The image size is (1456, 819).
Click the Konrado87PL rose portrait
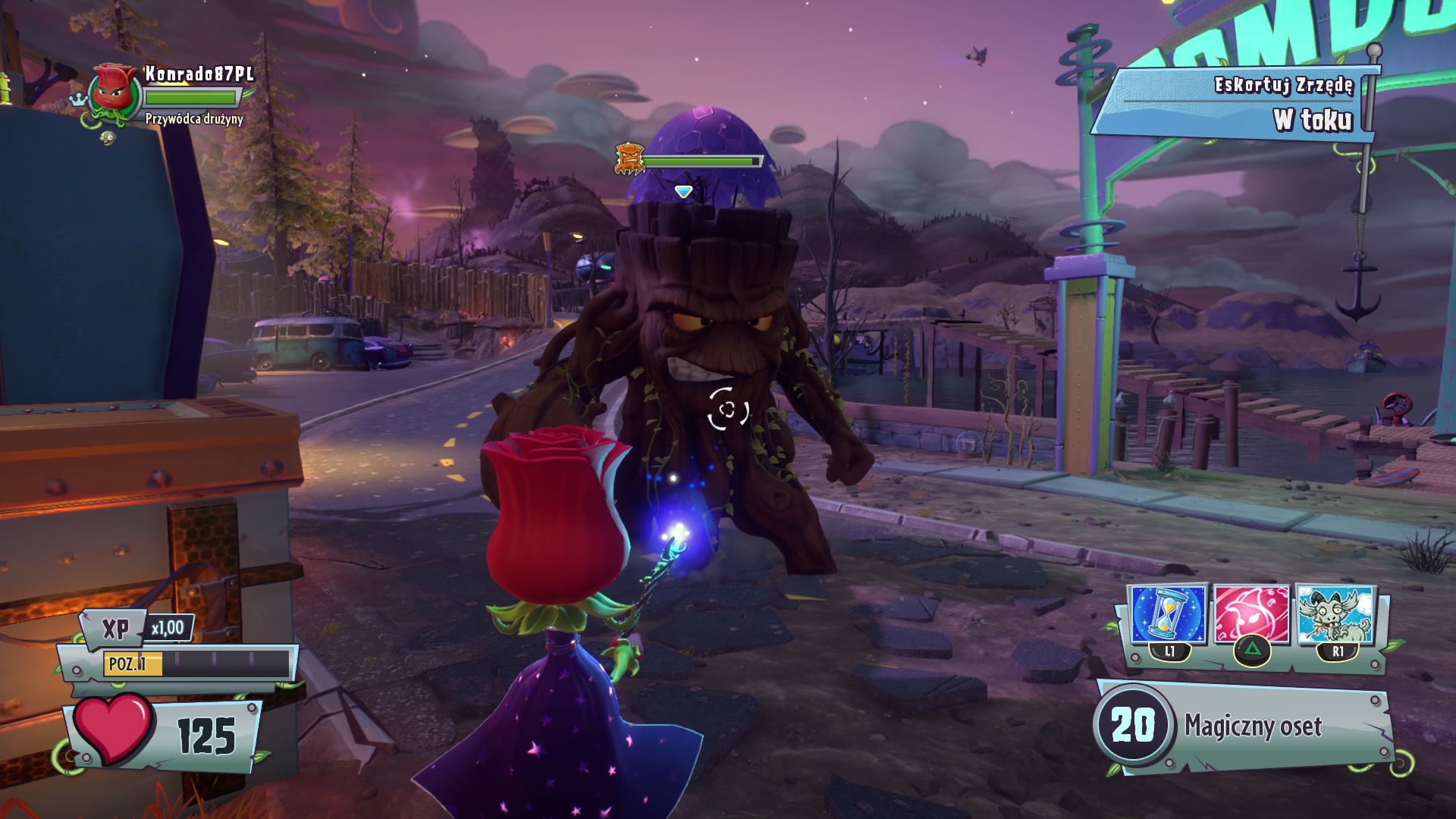pyautogui.click(x=115, y=92)
